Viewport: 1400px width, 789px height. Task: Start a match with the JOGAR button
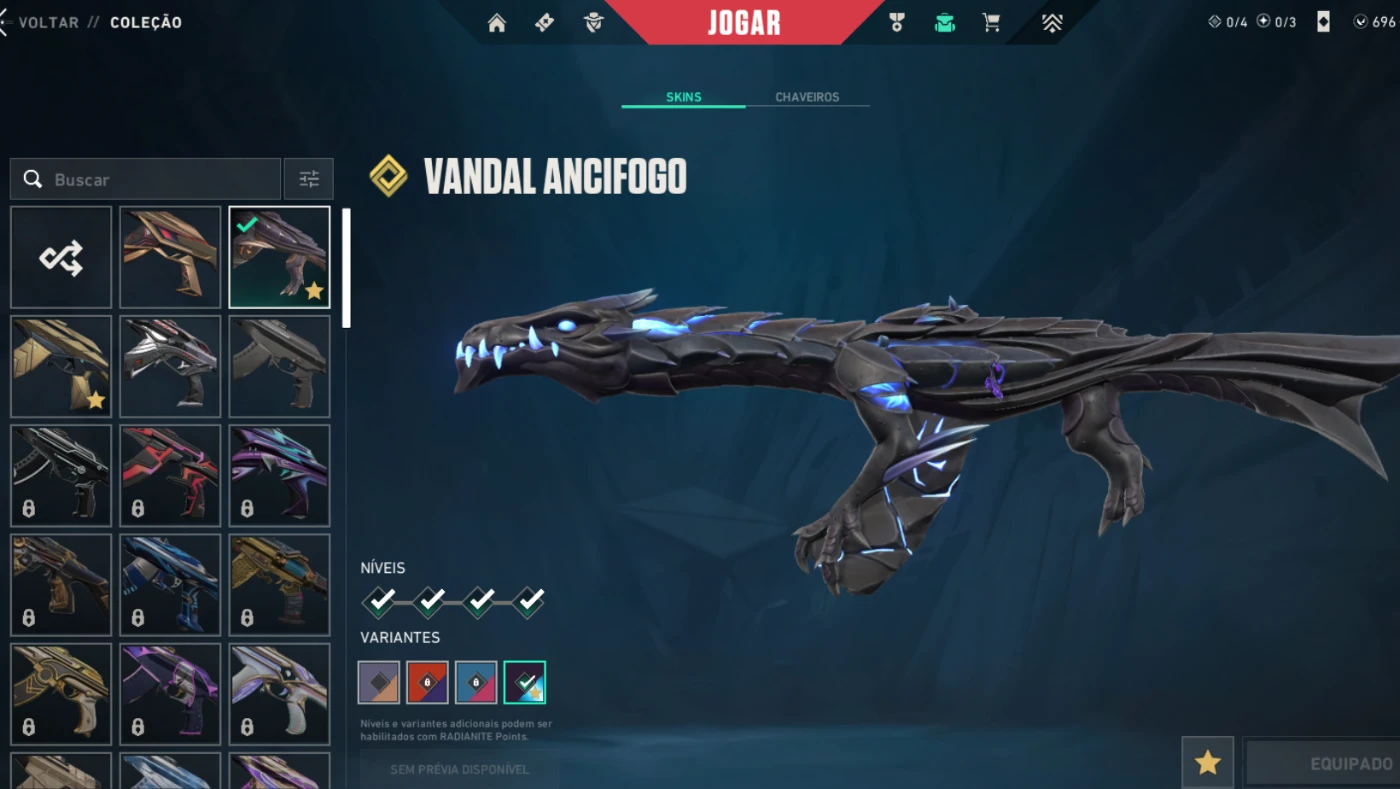pos(744,23)
